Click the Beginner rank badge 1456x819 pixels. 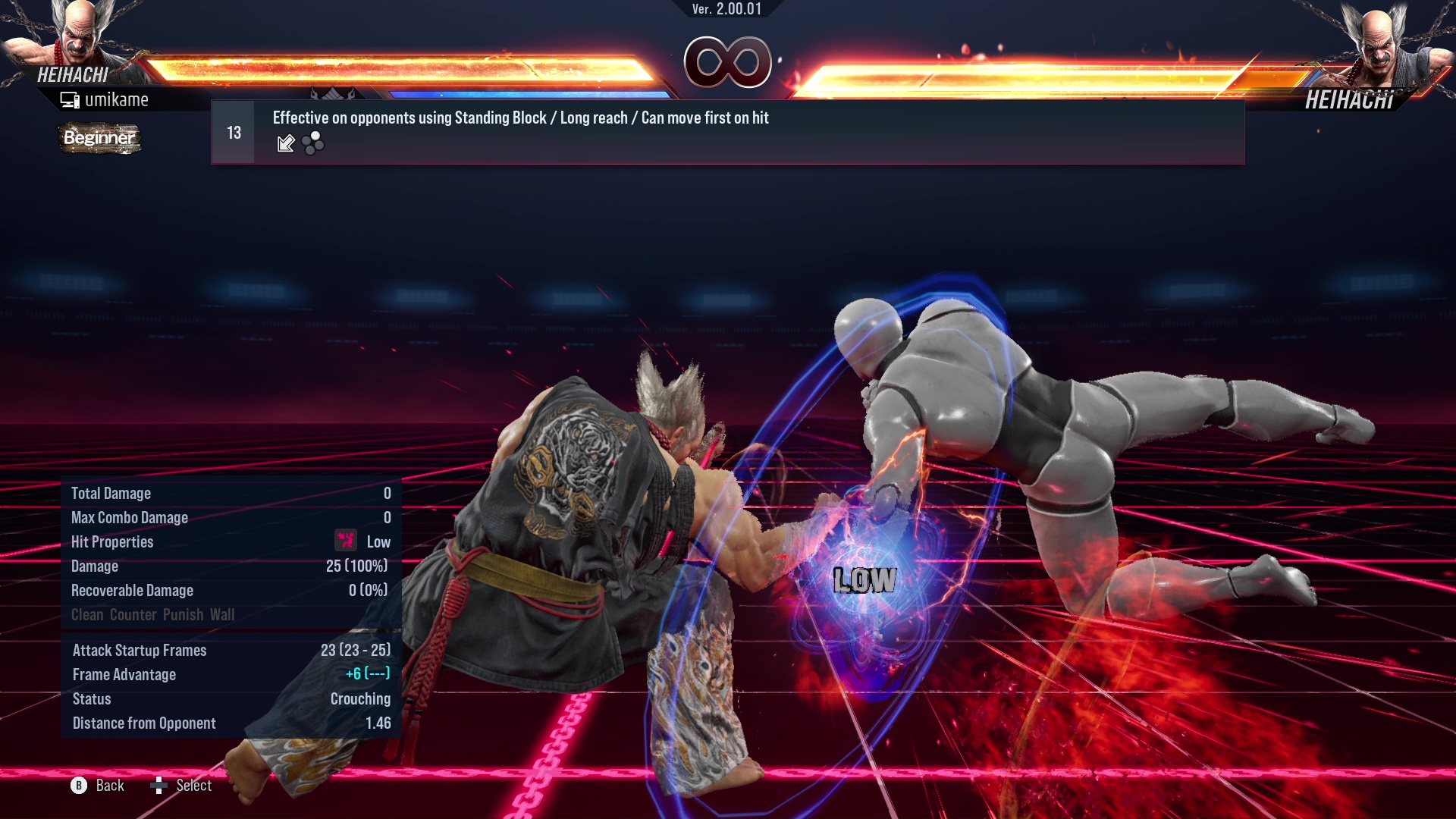(99, 139)
